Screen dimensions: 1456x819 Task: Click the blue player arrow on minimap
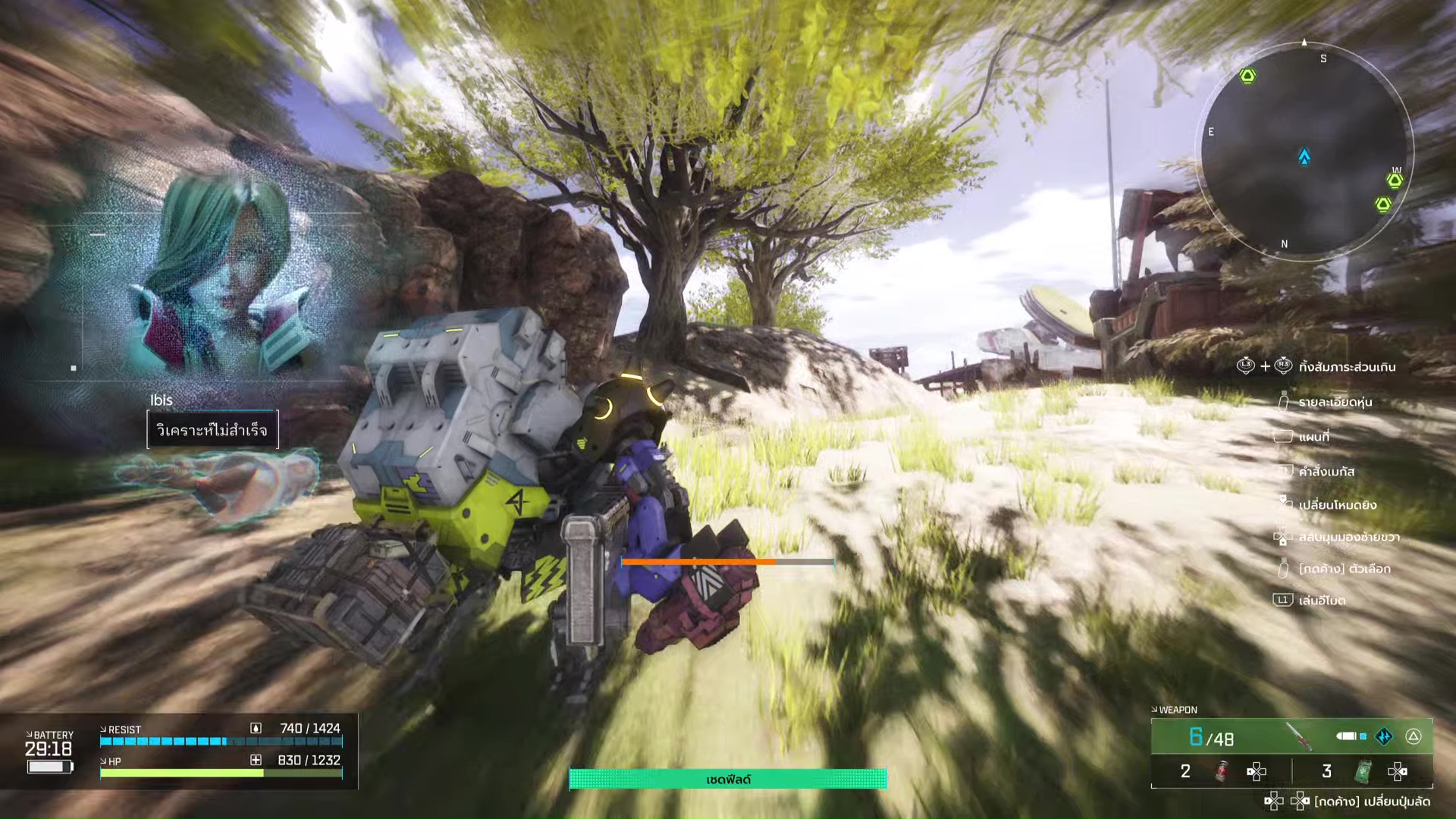pyautogui.click(x=1304, y=157)
